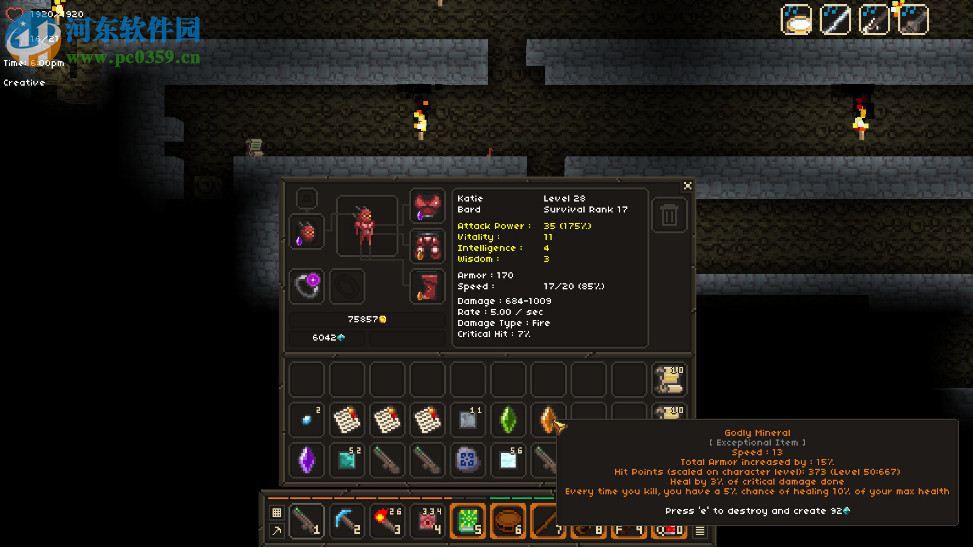This screenshot has width=973, height=548.
Task: Select the red orb trinket equipment slot
Action: 307,232
